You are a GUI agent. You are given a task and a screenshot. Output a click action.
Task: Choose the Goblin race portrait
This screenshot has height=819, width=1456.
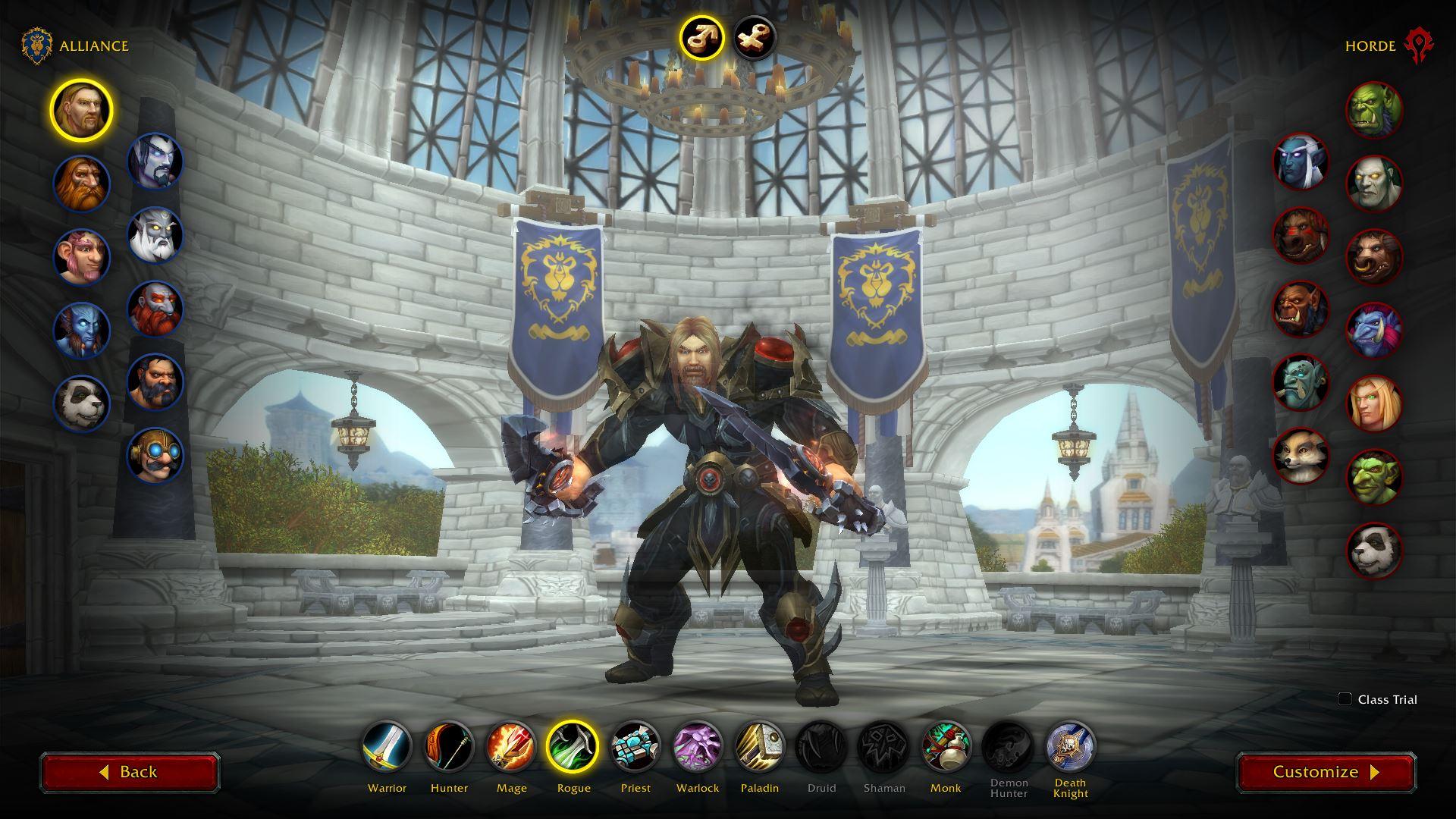[x=1374, y=476]
